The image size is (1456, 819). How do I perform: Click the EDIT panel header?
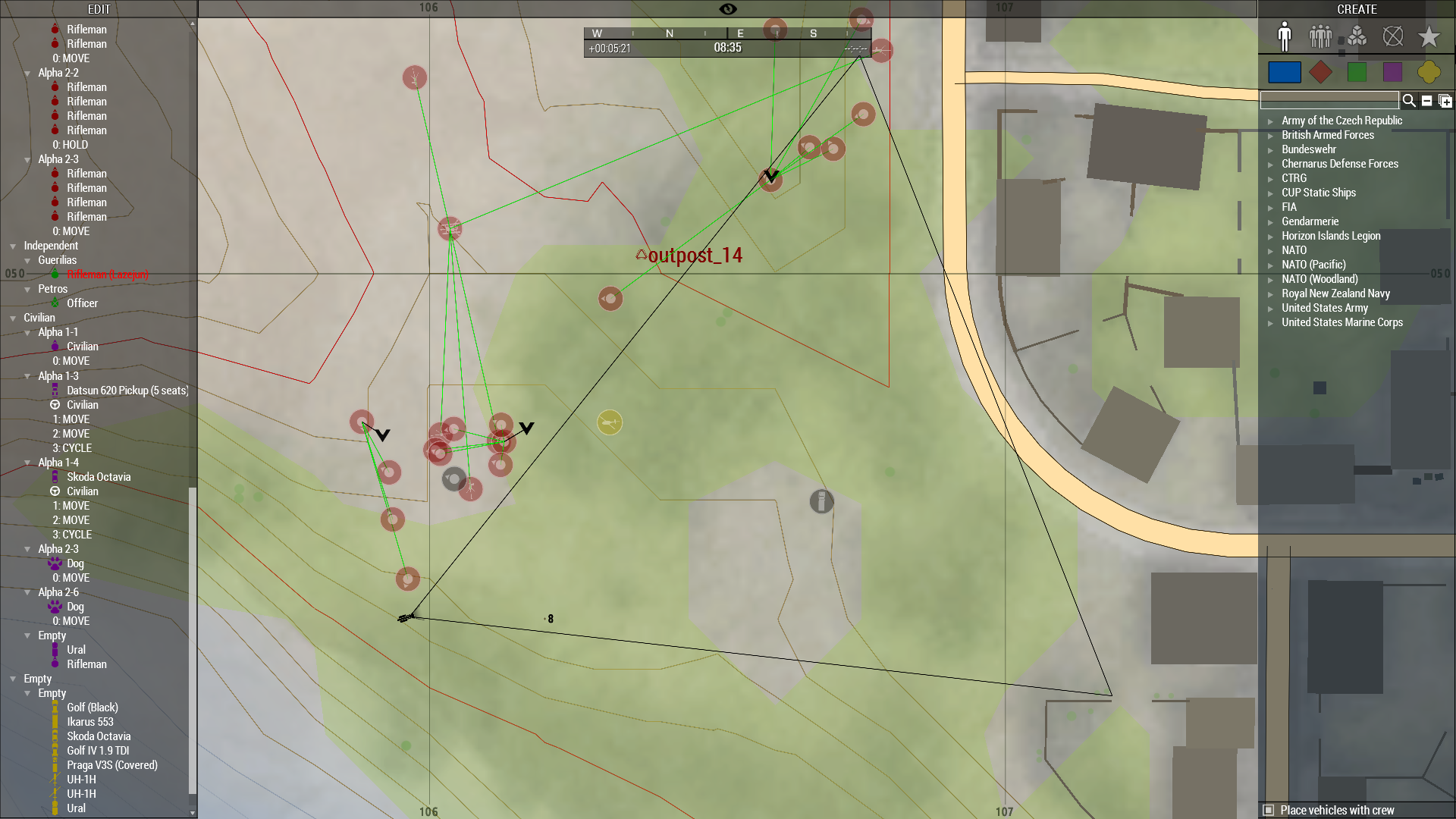pyautogui.click(x=99, y=9)
